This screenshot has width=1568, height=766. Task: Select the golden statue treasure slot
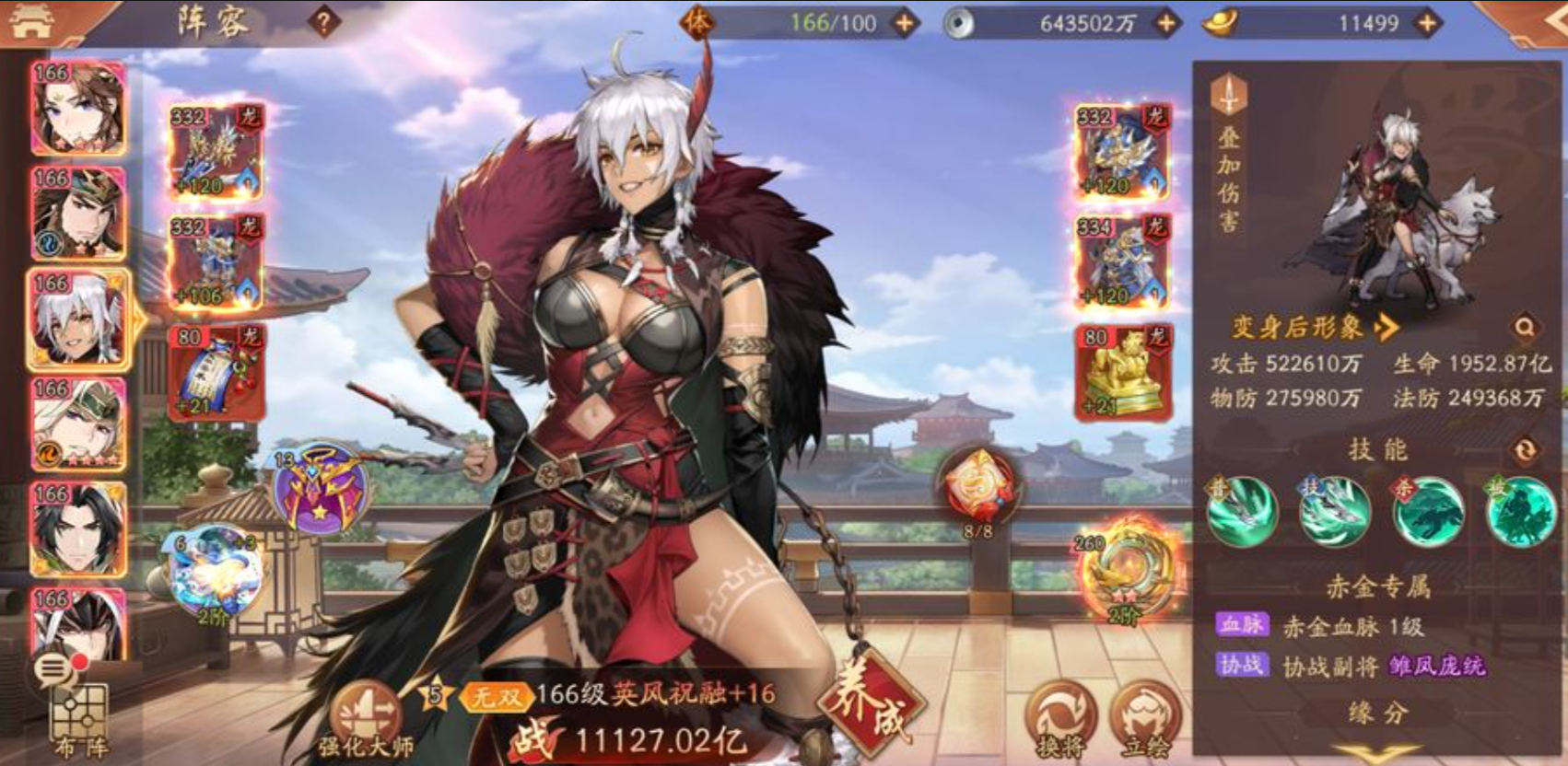(x=1122, y=372)
